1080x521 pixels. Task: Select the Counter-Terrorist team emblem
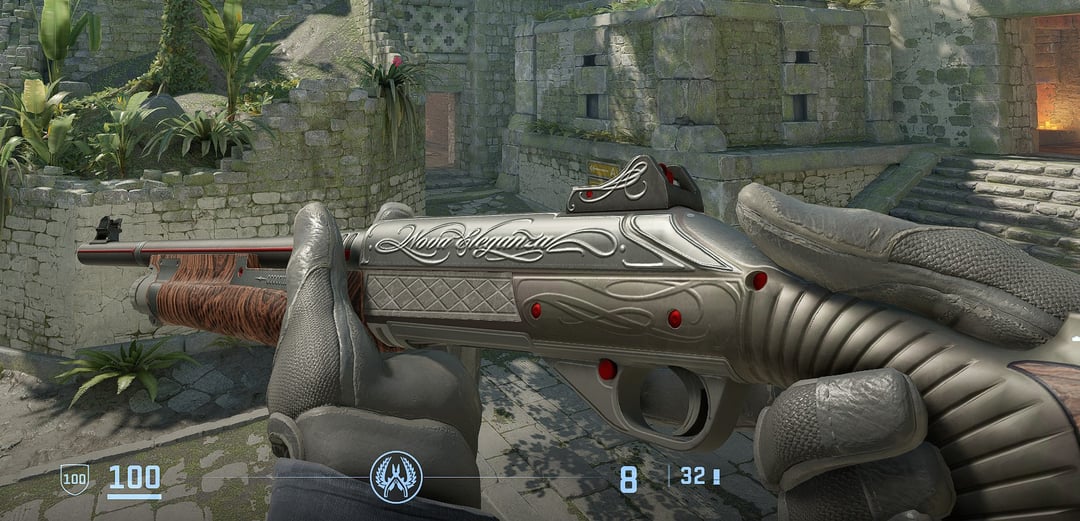click(x=396, y=477)
